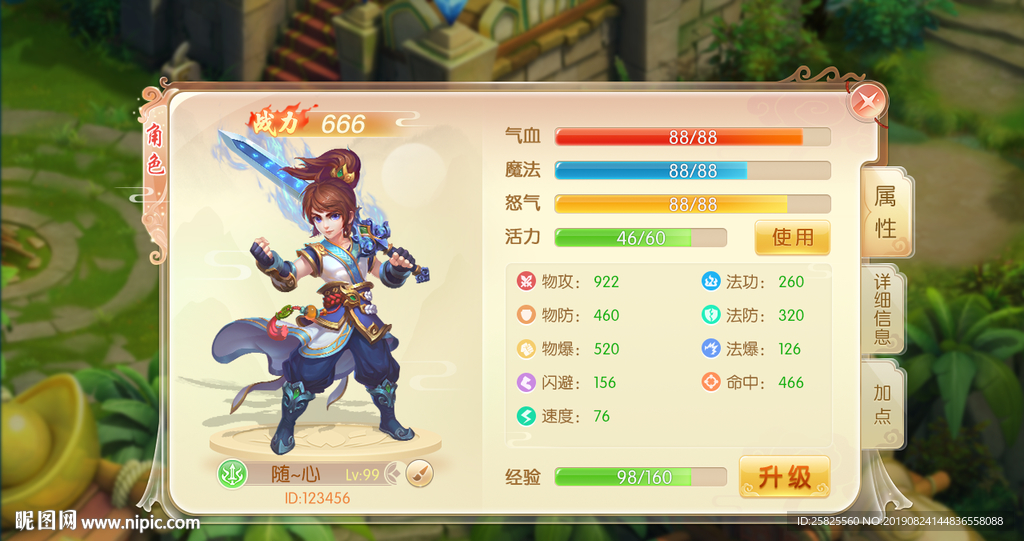1024x541 pixels.
Task: Close the character panel
Action: (x=868, y=102)
